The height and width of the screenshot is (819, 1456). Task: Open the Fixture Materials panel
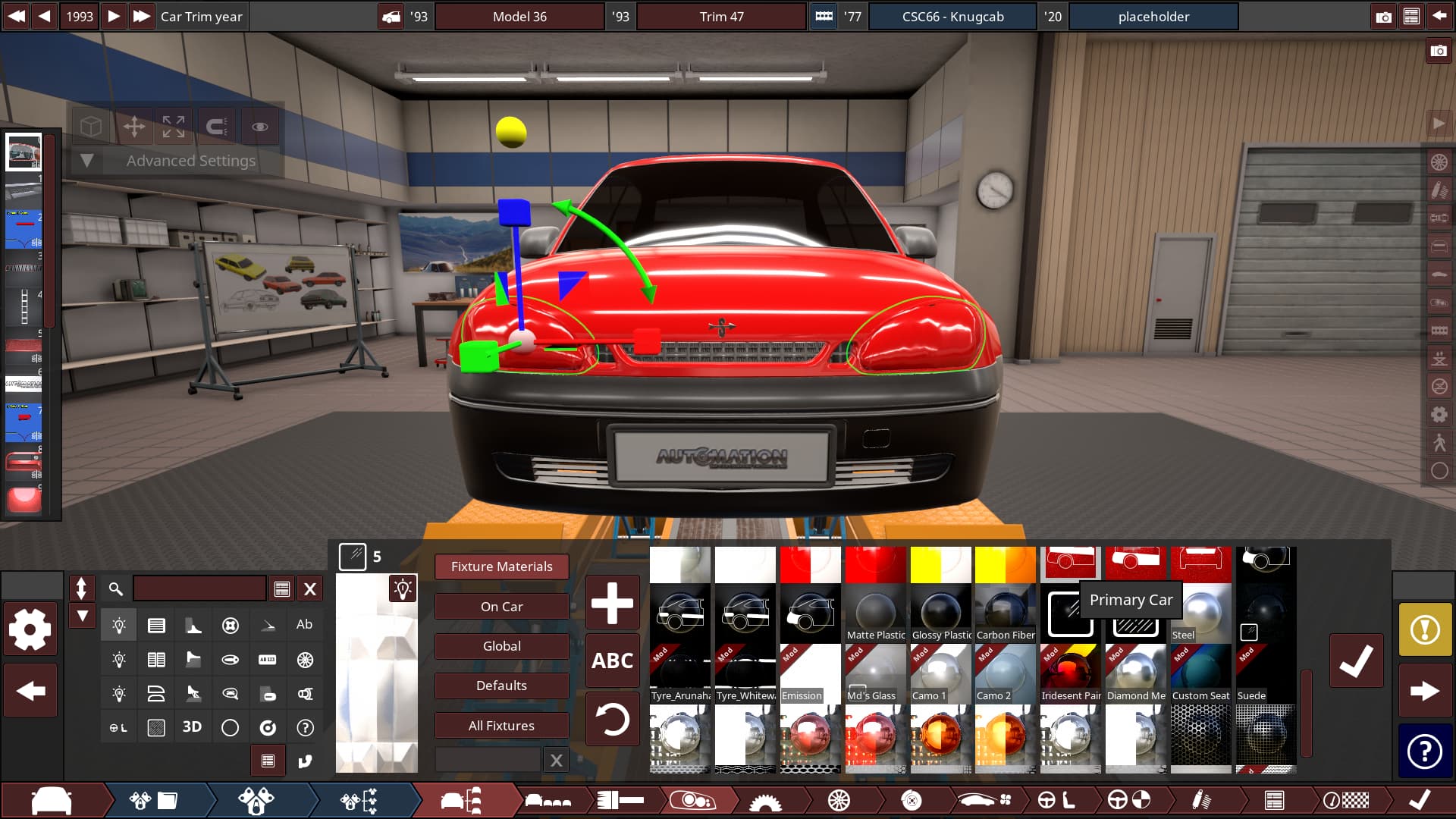[x=501, y=566]
